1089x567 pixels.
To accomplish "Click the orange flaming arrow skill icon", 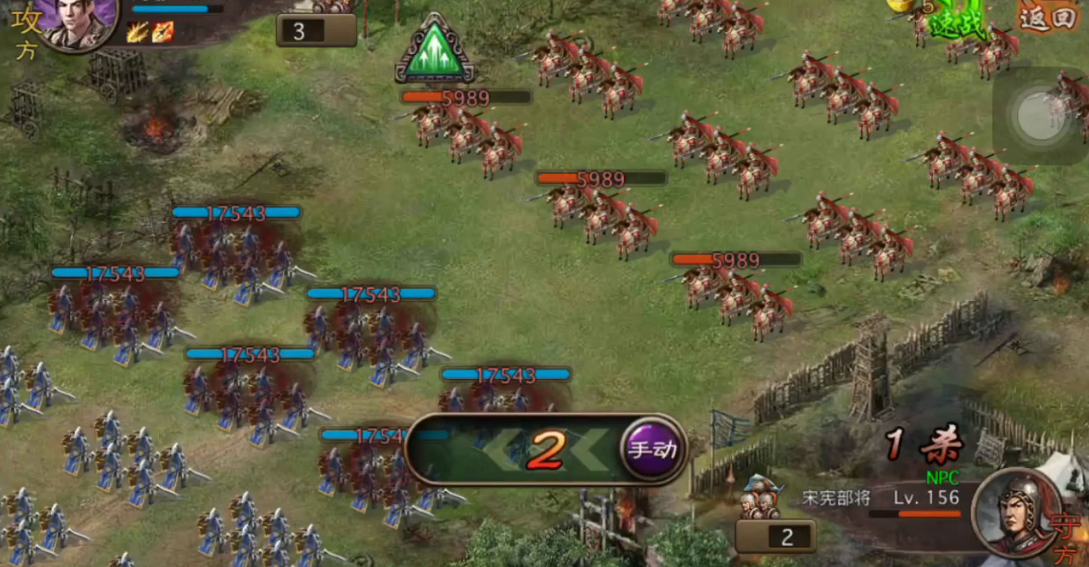I will [163, 32].
